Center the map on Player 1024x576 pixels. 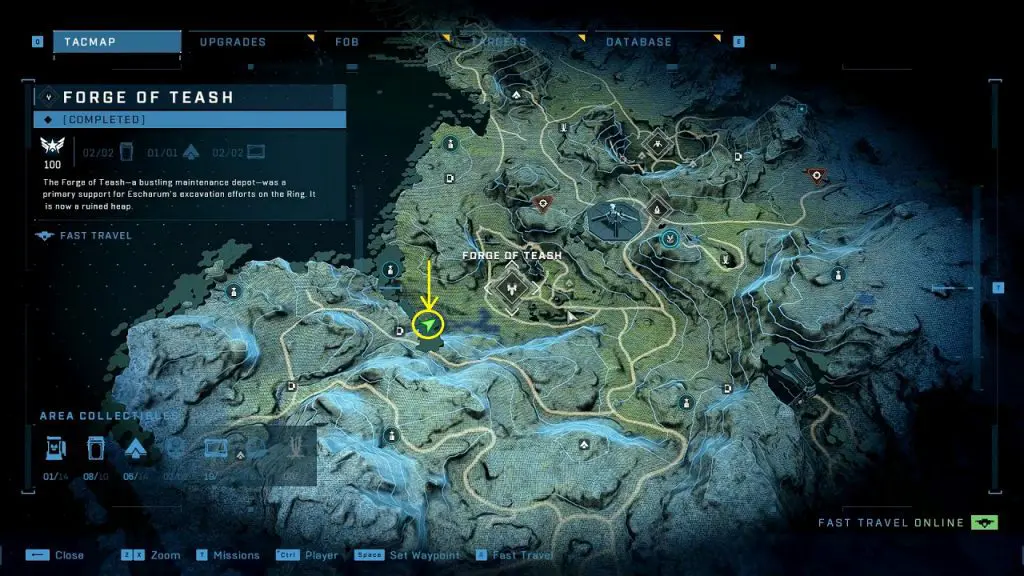coord(320,555)
